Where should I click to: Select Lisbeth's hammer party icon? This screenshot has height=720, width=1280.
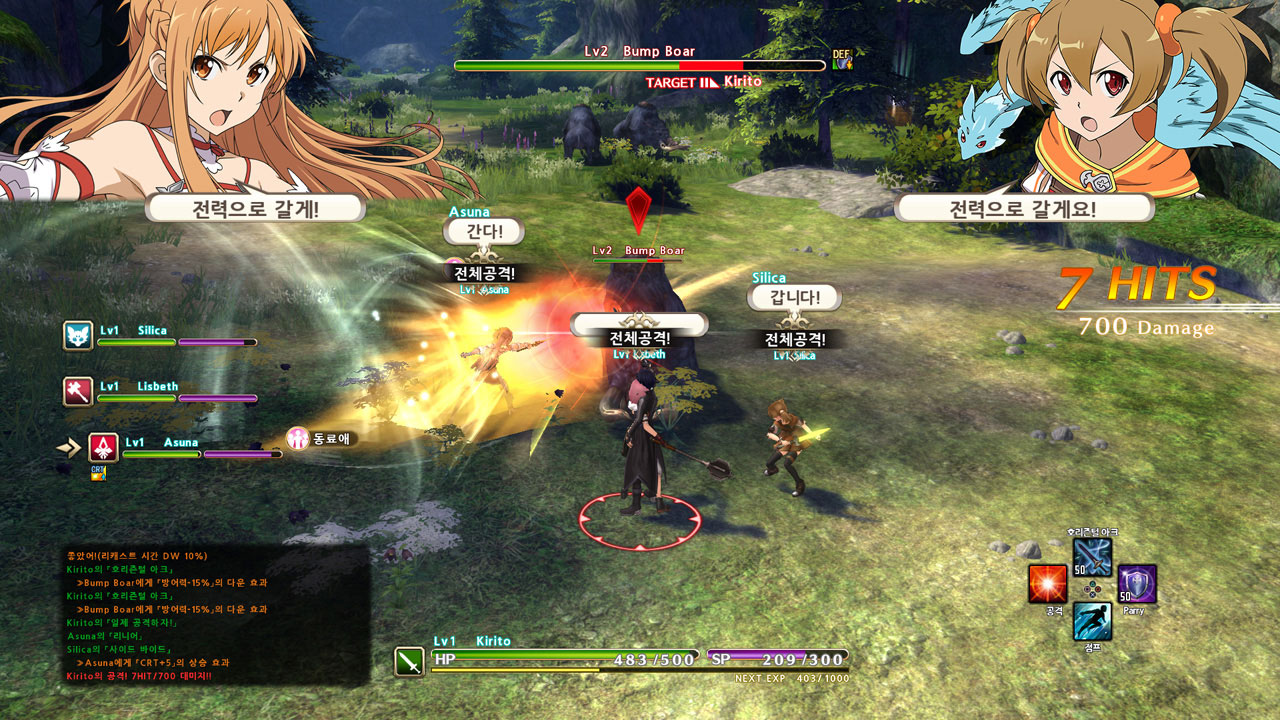point(78,391)
